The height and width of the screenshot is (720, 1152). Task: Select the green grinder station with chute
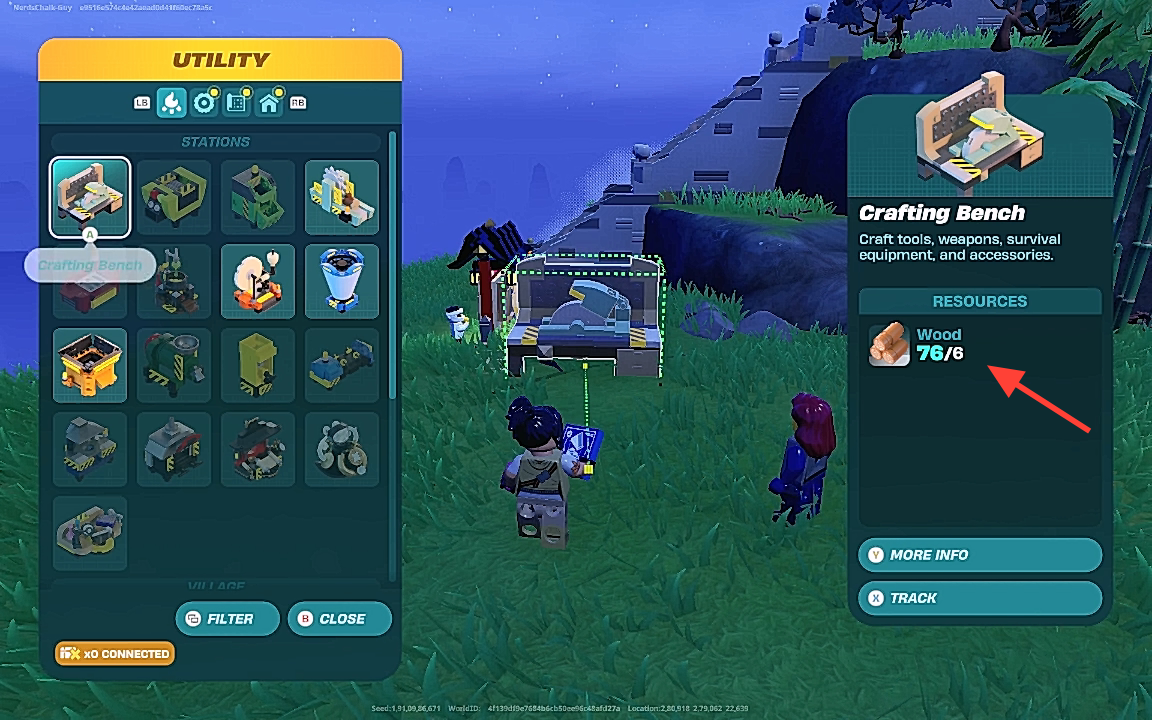258,197
